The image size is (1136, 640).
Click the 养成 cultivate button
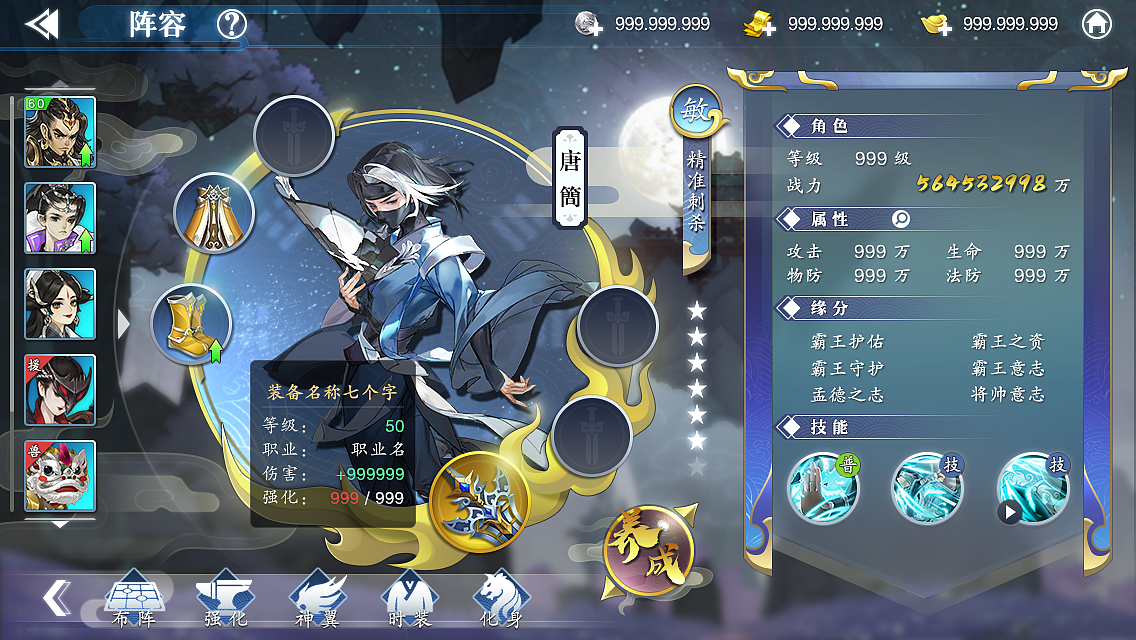(649, 552)
